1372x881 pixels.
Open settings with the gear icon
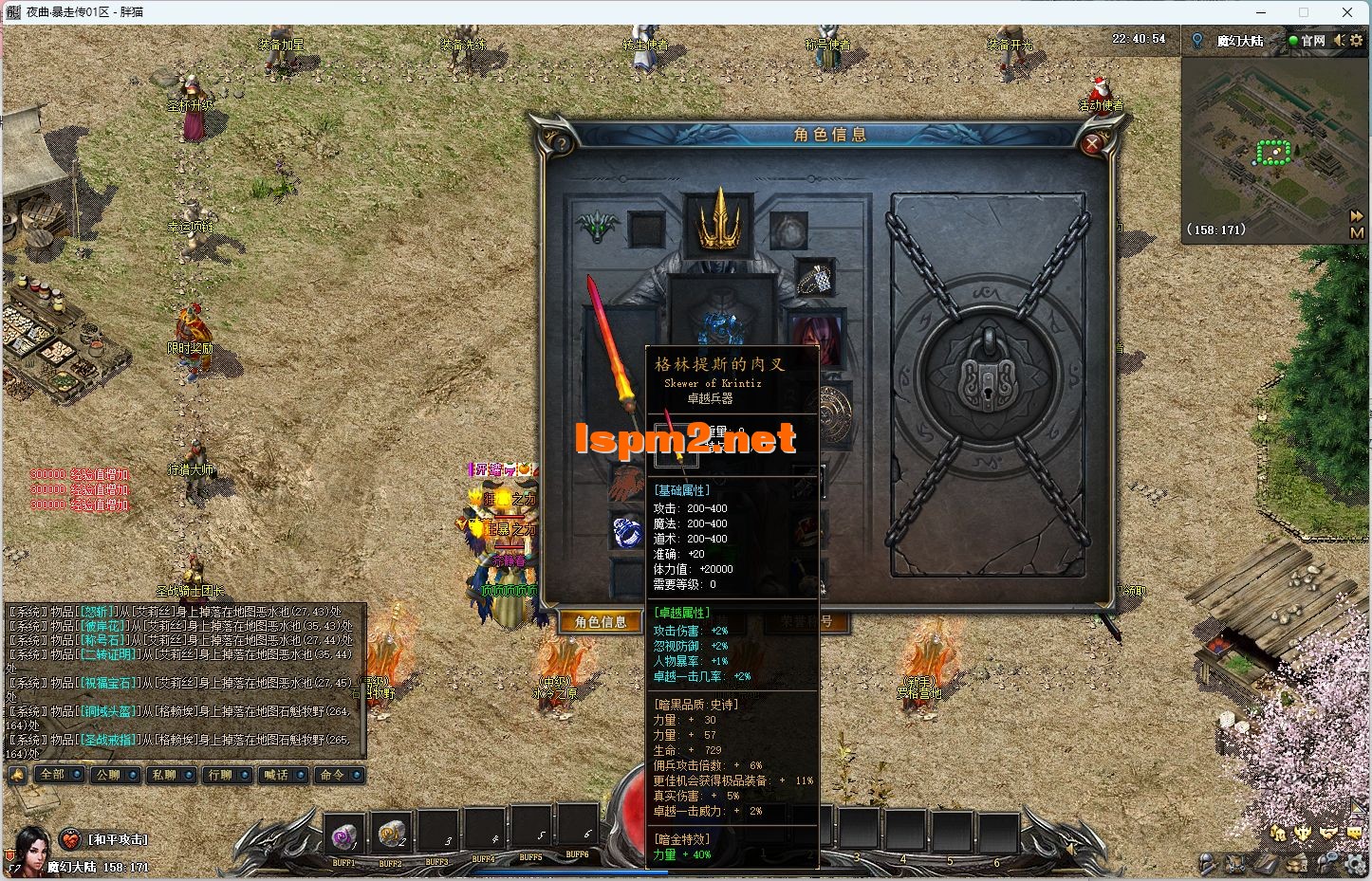[1356, 41]
